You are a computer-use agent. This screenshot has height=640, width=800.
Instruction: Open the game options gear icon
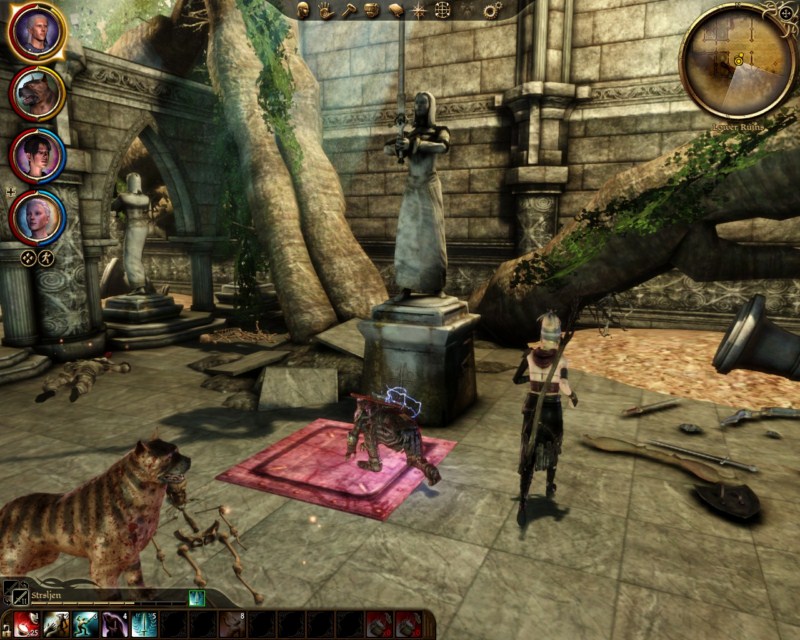point(492,10)
